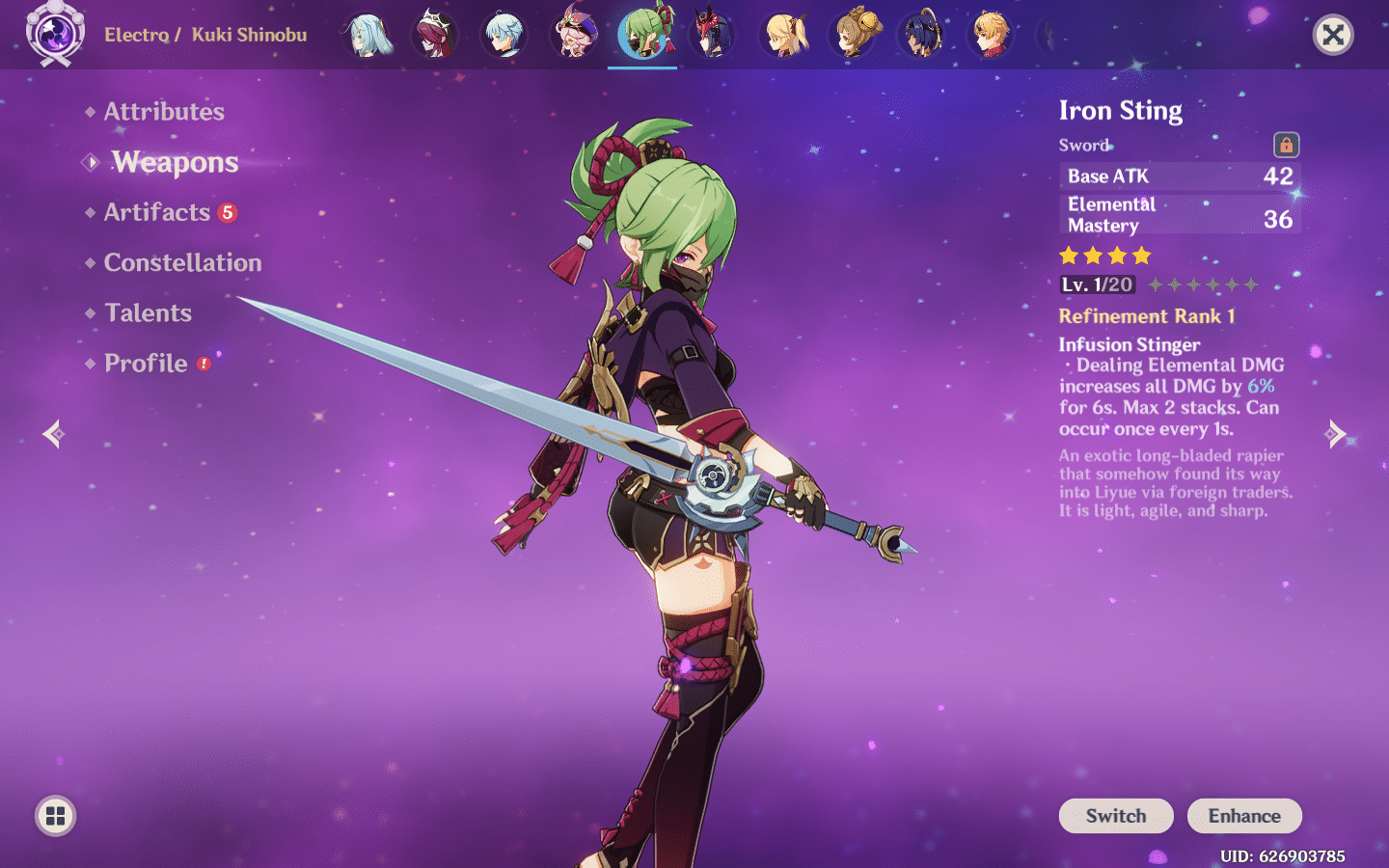Close the character menu
Screen dimensions: 1389x868
pos(1333,35)
